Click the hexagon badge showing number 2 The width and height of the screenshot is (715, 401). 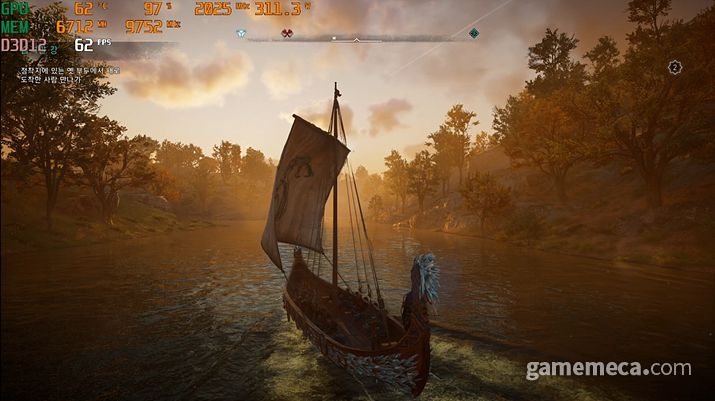coord(675,67)
